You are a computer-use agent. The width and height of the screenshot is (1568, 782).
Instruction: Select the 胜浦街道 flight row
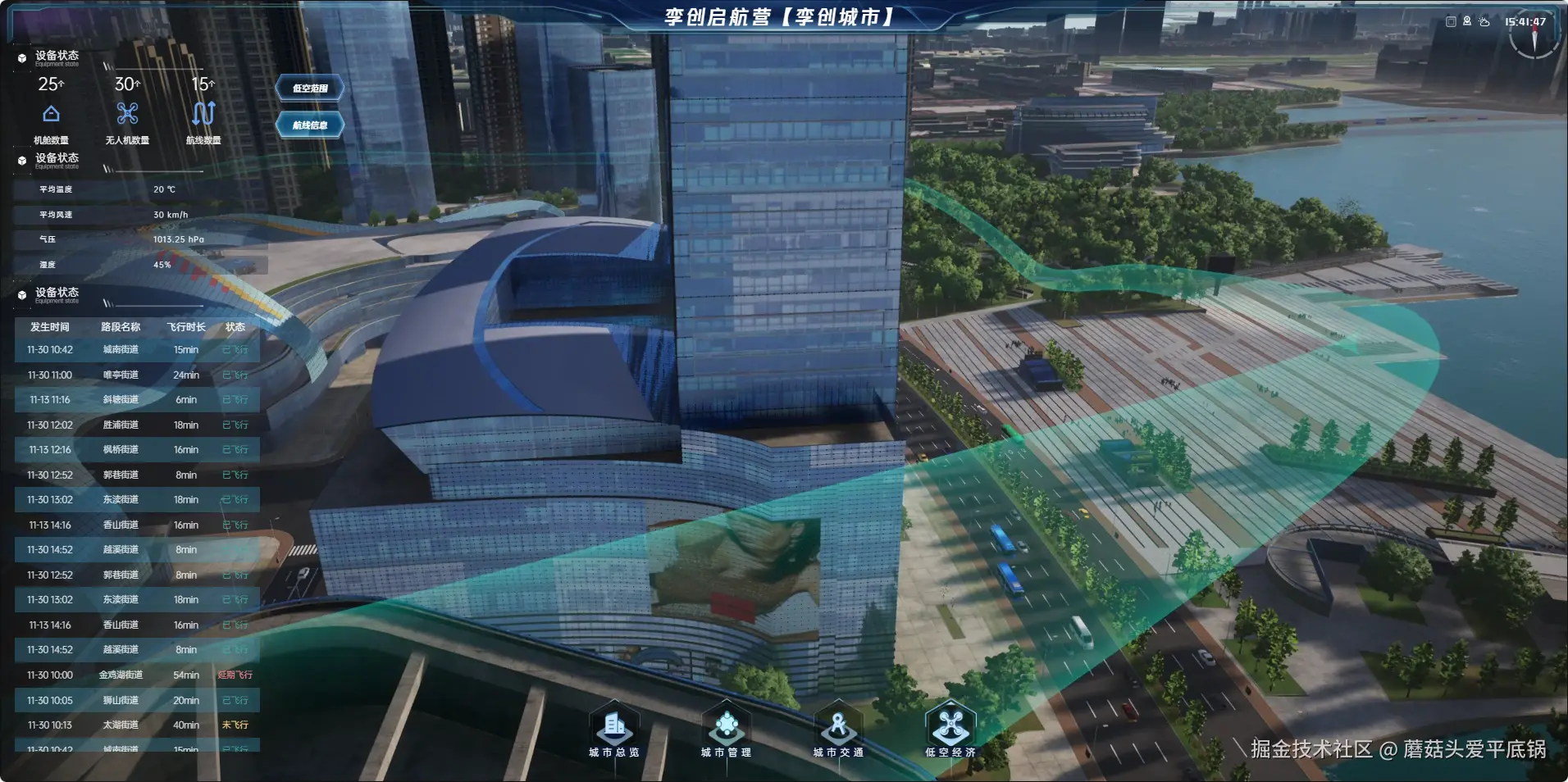tap(137, 425)
